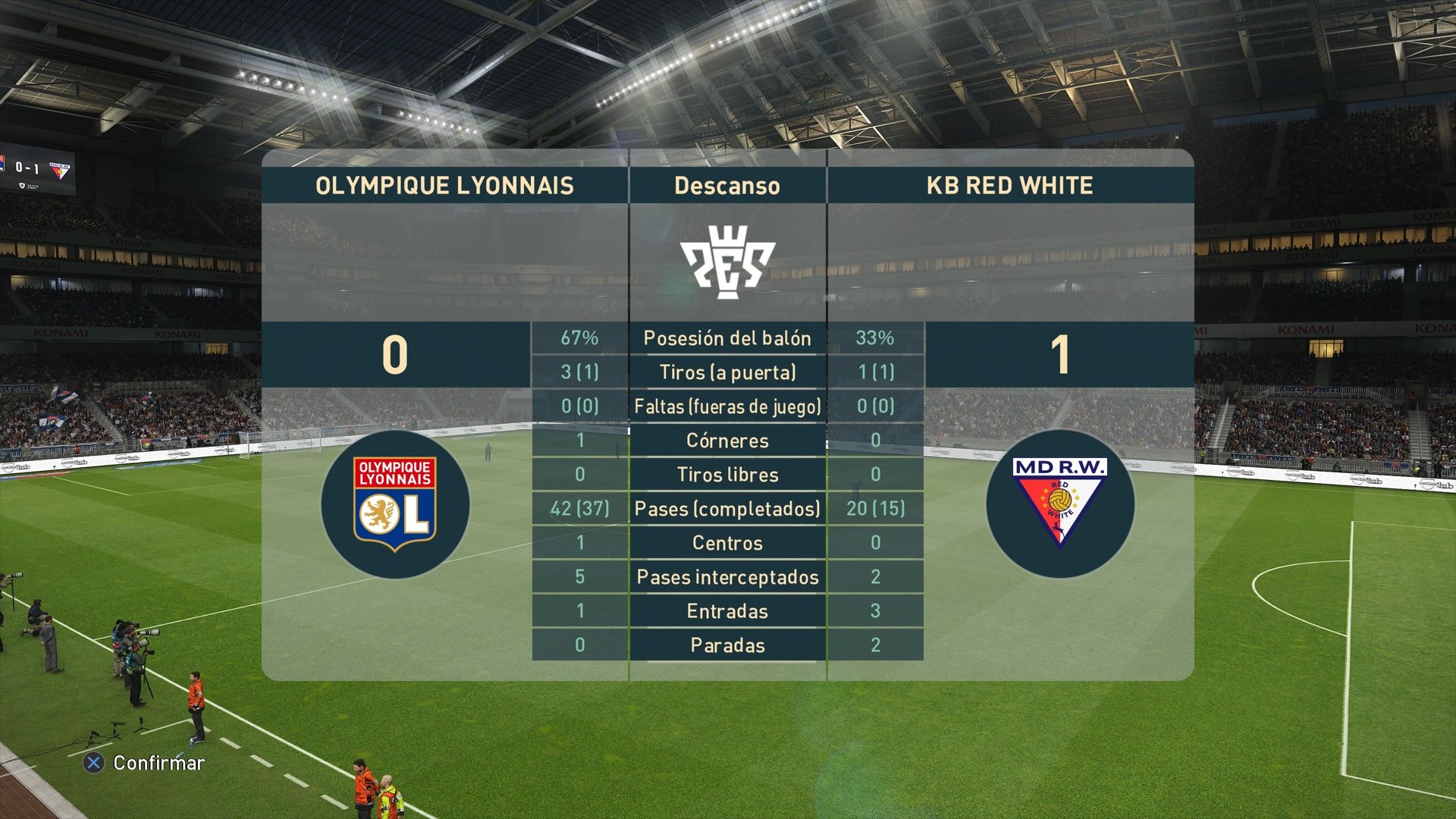Expand the Pases (completados) statistic
Screen dimensions: 1456x819
726,509
